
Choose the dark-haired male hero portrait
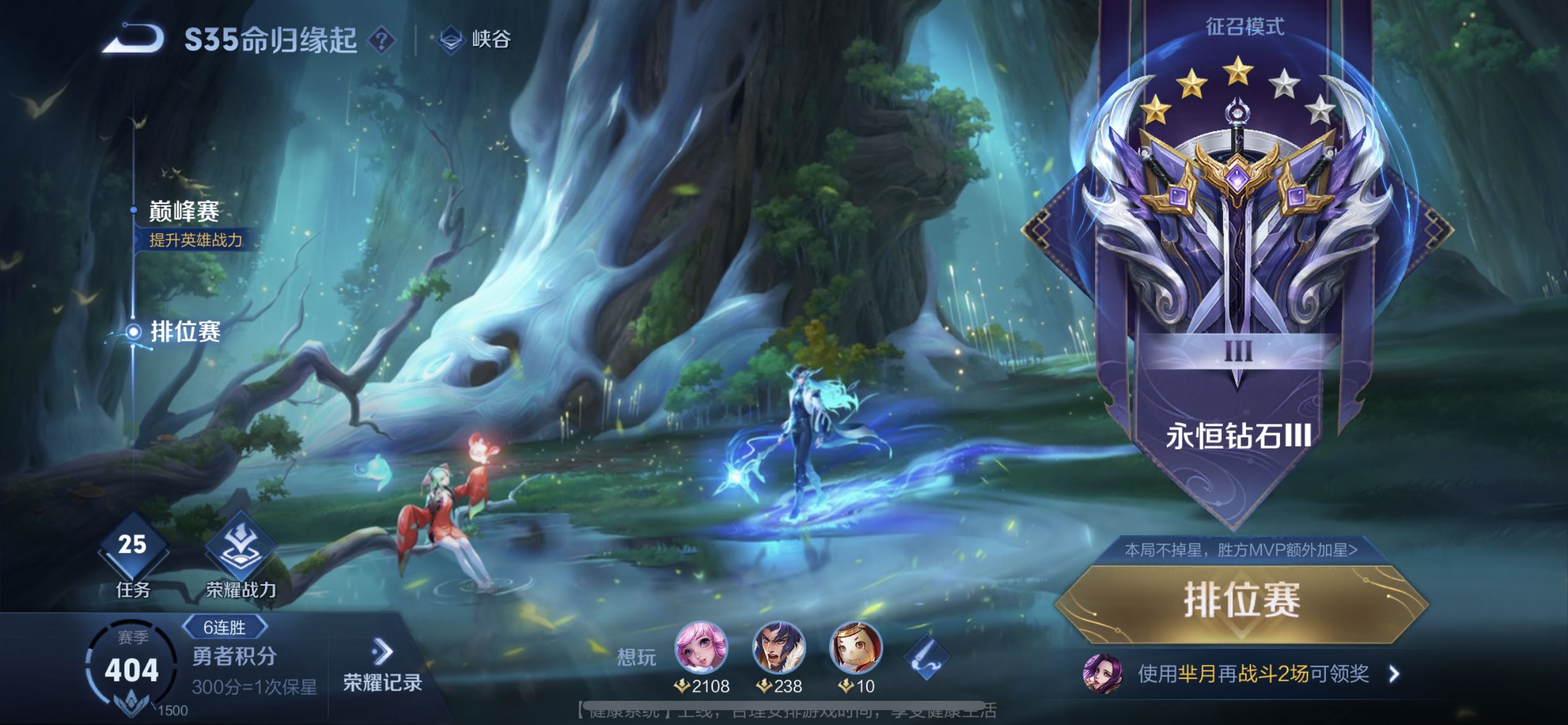(778, 648)
